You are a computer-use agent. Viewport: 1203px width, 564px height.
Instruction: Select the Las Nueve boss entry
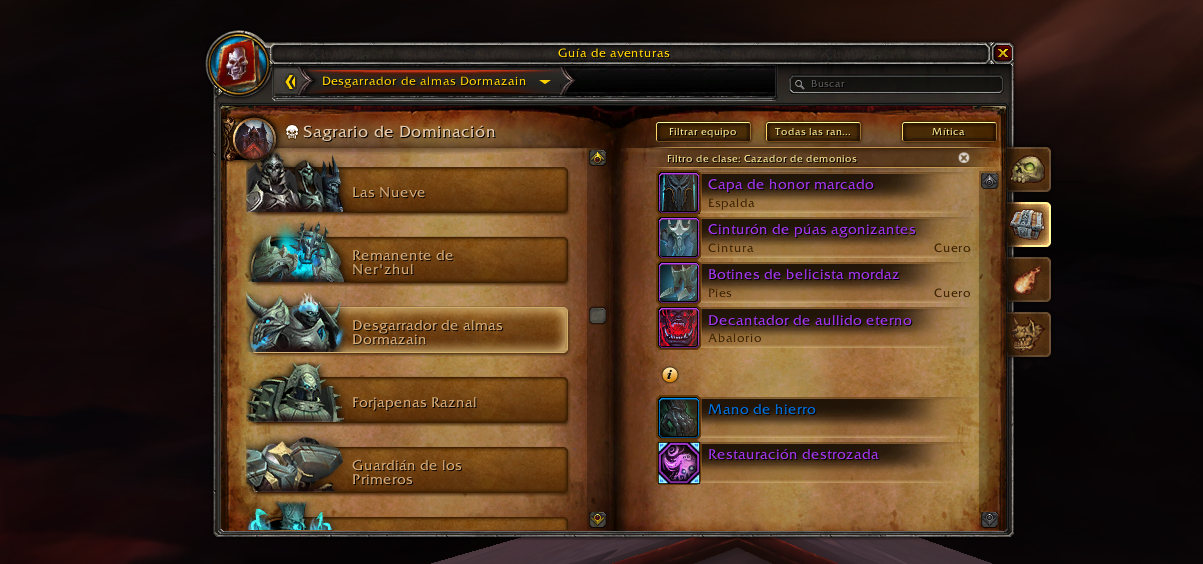[408, 191]
